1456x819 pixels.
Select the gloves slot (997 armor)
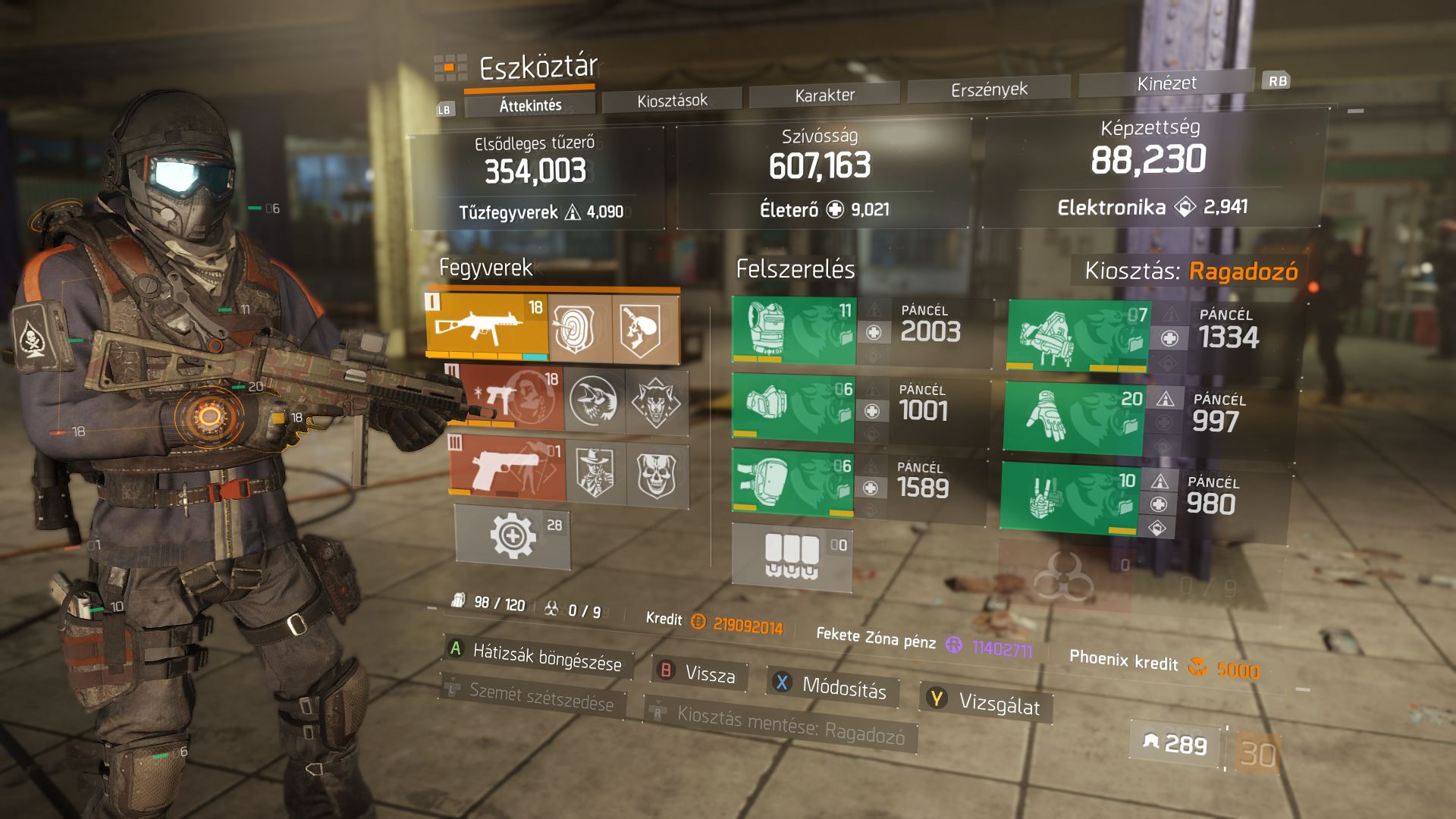coord(1072,418)
